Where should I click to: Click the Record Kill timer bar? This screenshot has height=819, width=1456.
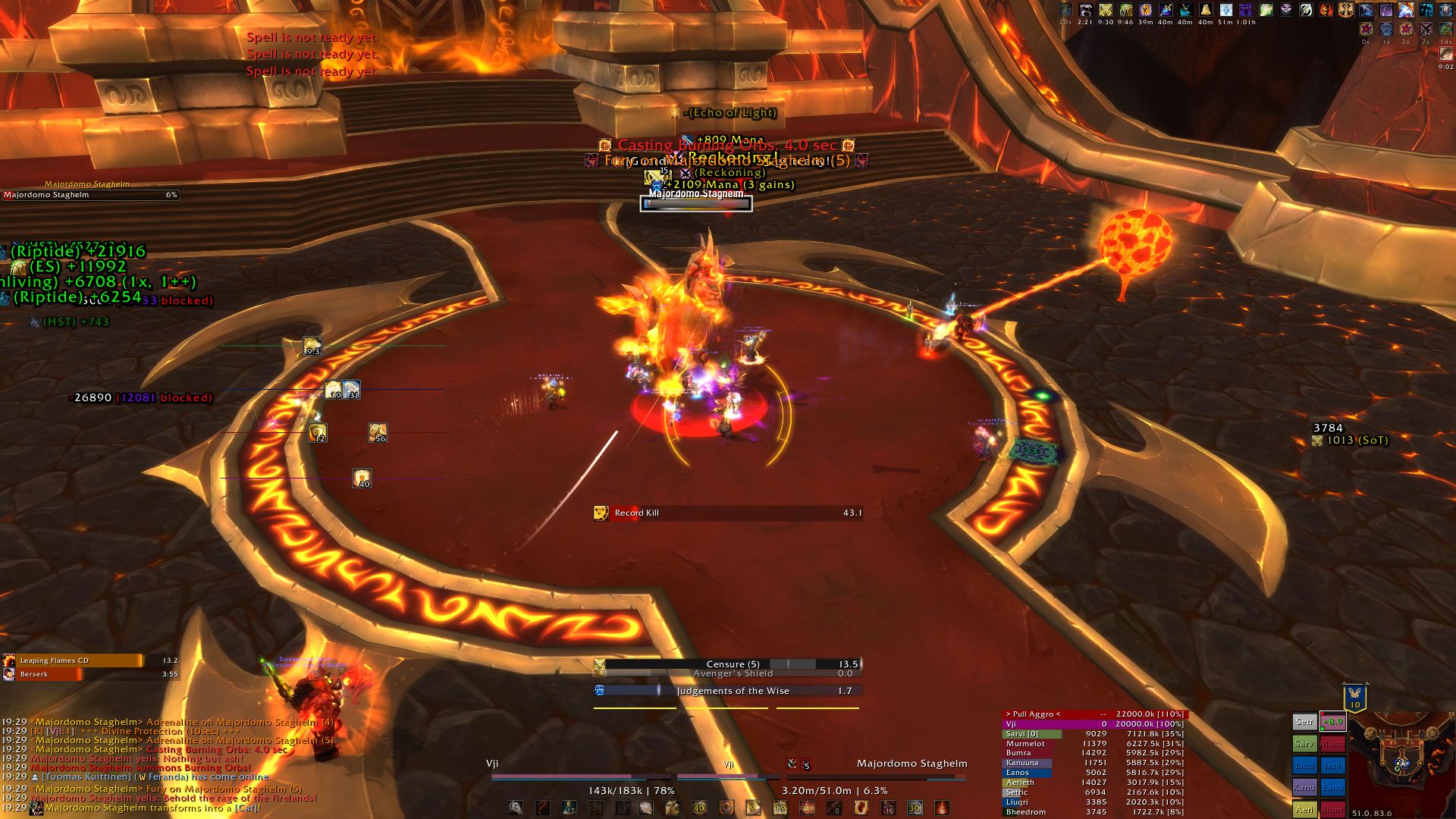pyautogui.click(x=728, y=513)
